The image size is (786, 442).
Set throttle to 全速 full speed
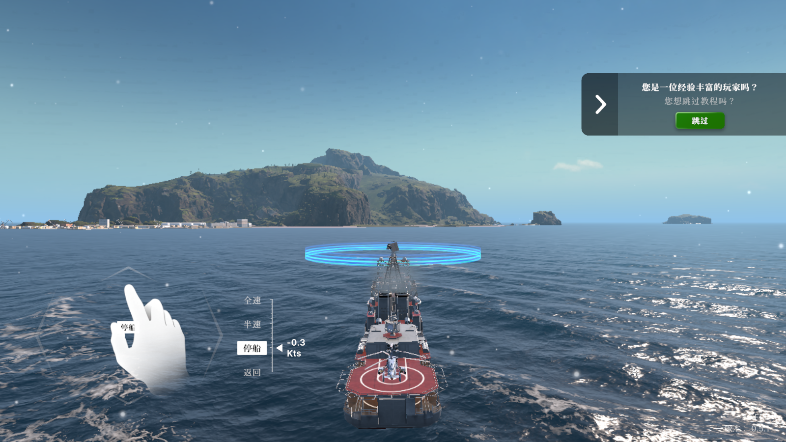(252, 300)
